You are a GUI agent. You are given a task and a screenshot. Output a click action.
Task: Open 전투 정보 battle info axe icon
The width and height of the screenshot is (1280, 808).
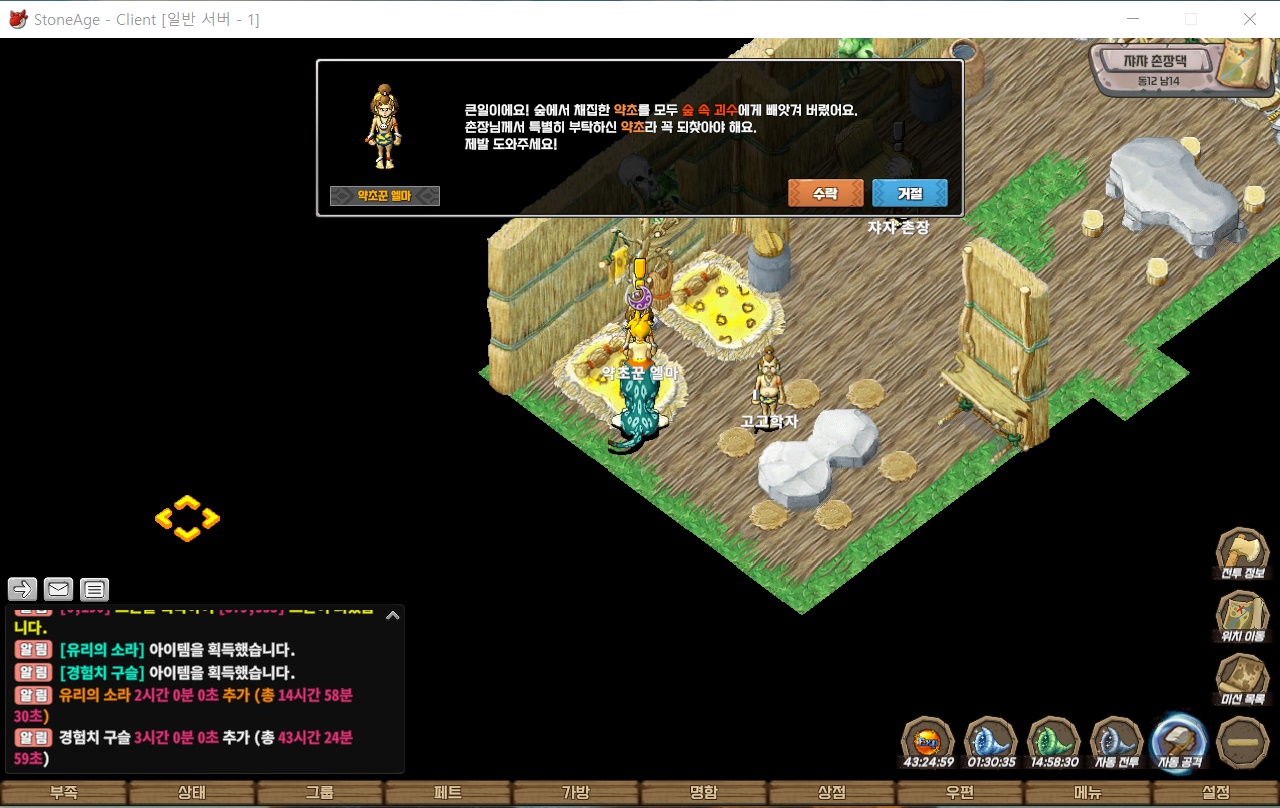click(x=1242, y=554)
